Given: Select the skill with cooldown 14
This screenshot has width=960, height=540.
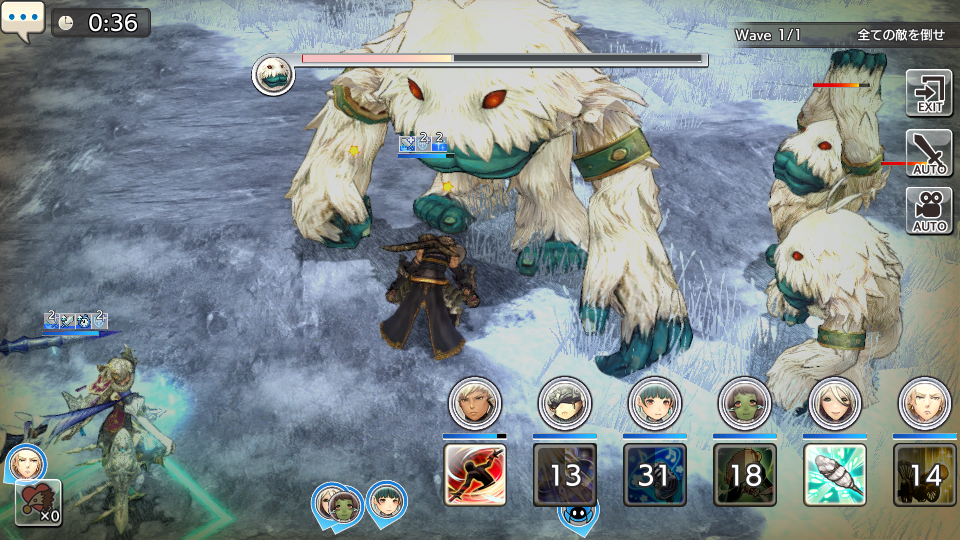Looking at the screenshot, I should (925, 474).
